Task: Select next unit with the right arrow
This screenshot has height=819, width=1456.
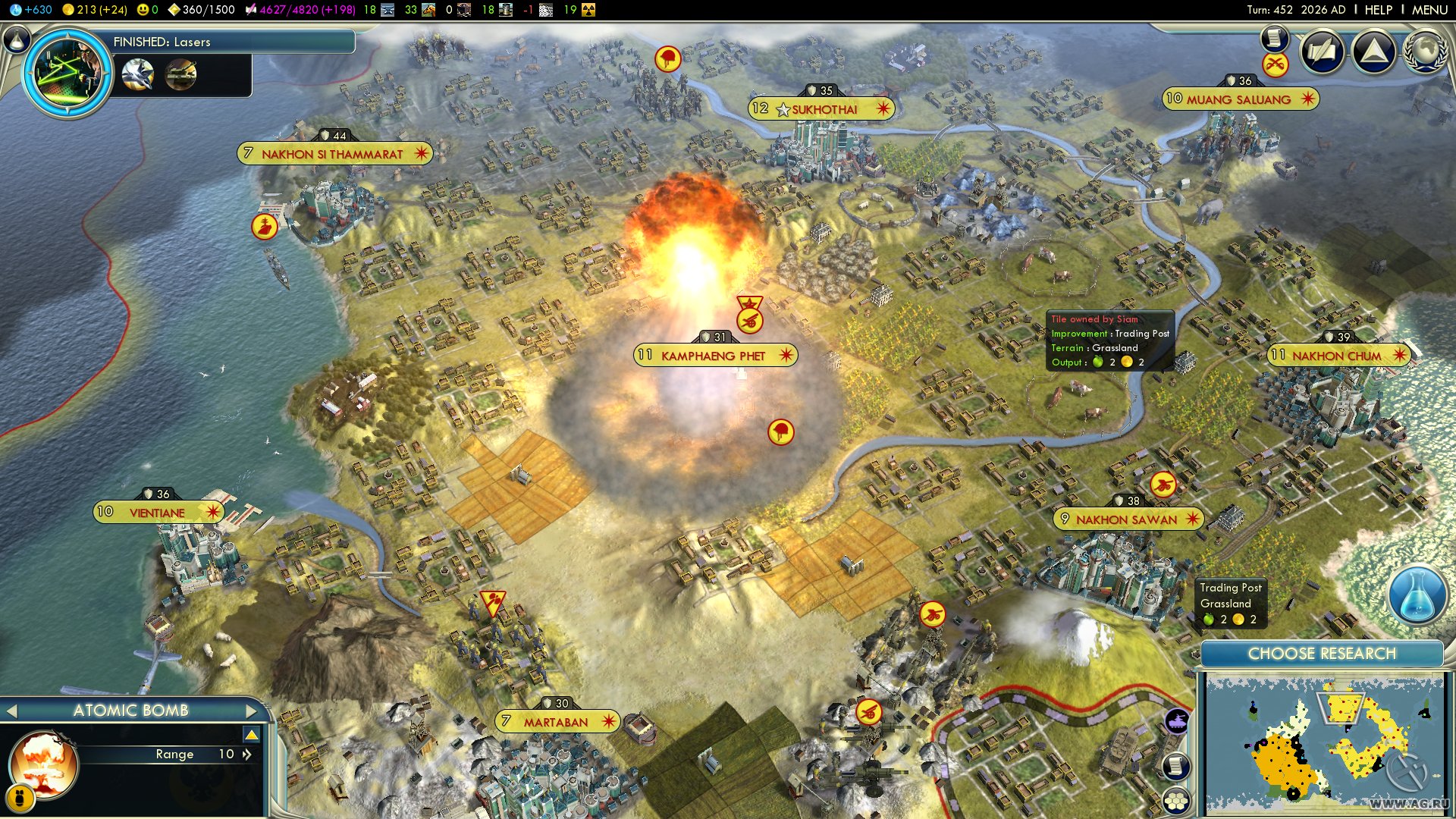Action: point(252,711)
